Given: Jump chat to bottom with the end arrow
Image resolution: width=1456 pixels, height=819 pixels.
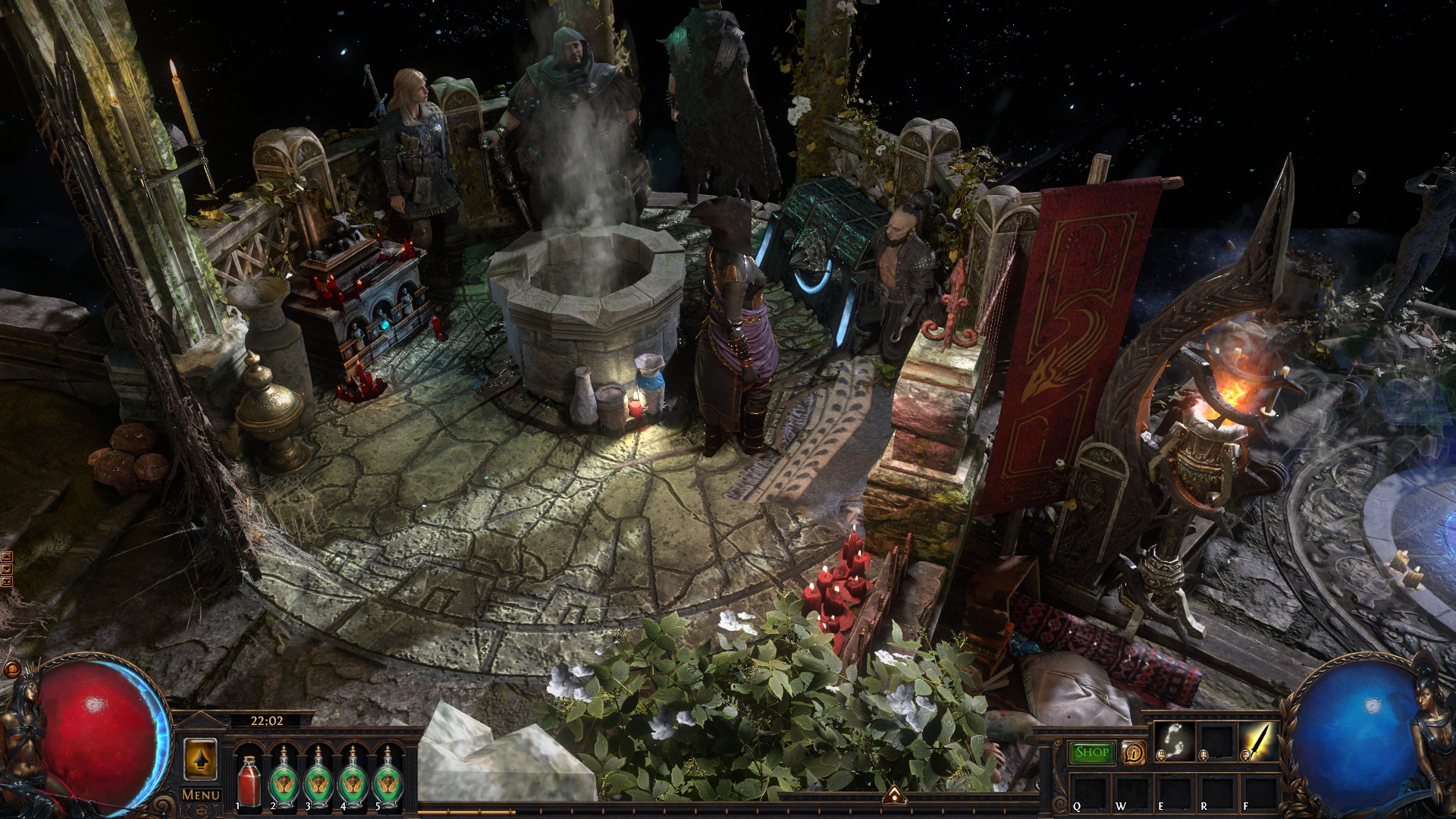Looking at the screenshot, I should (x=6, y=582).
